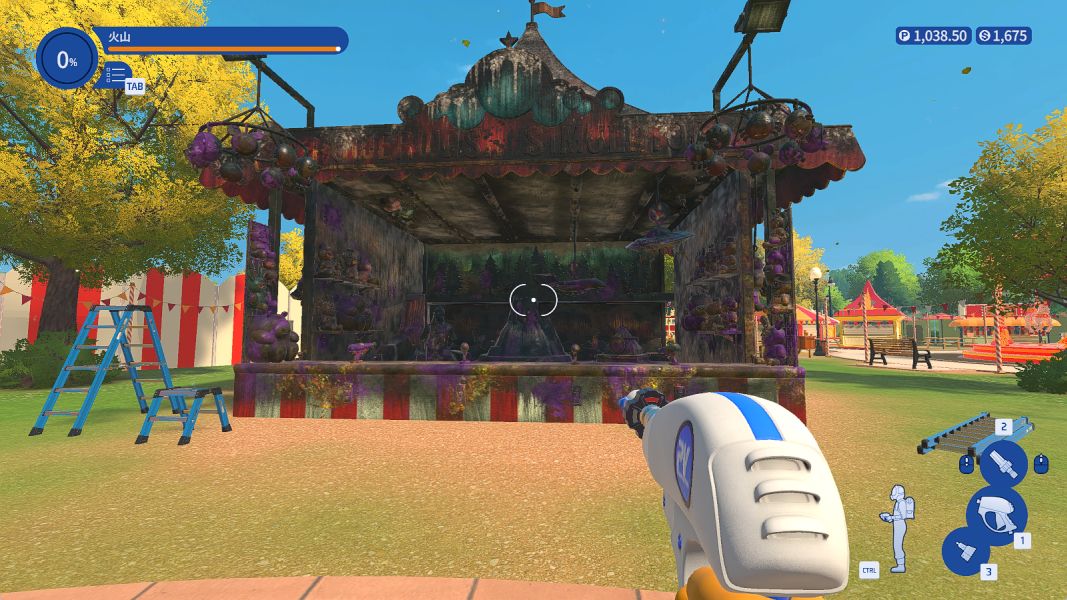Choose the extension wand attachment icon

point(1002,464)
